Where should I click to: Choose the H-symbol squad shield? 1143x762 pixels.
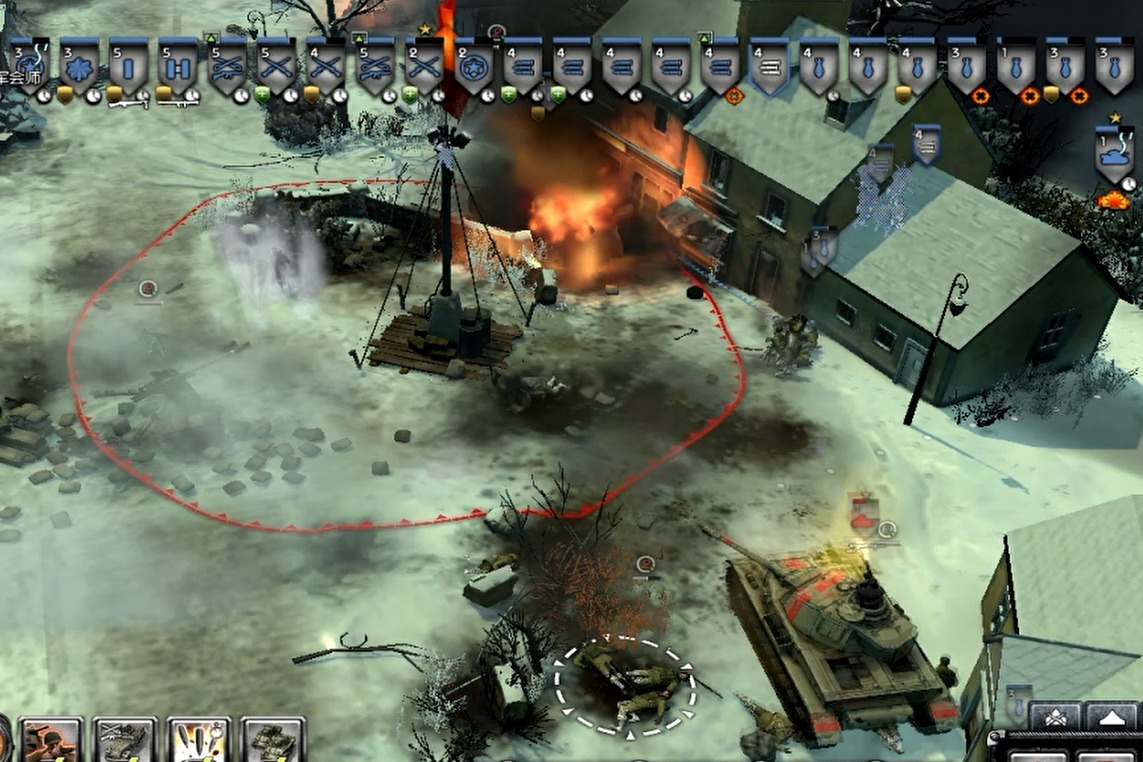(x=177, y=67)
